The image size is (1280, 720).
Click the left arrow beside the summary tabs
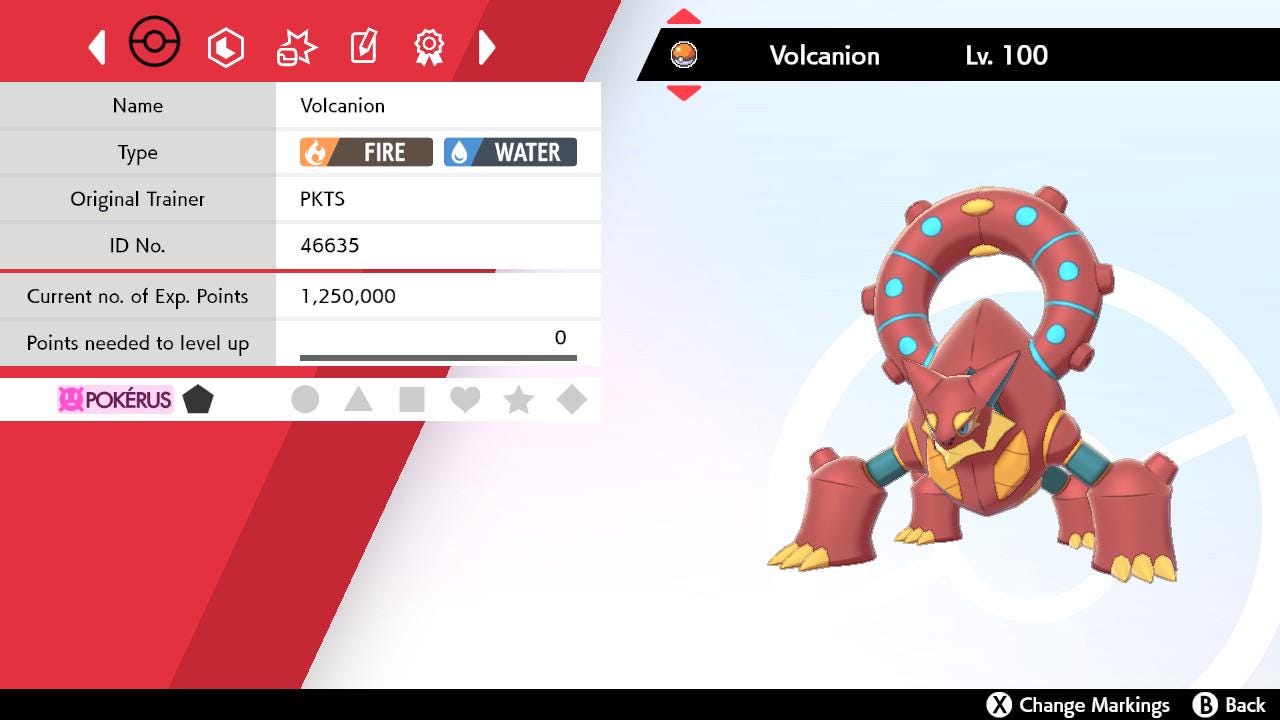pyautogui.click(x=98, y=47)
